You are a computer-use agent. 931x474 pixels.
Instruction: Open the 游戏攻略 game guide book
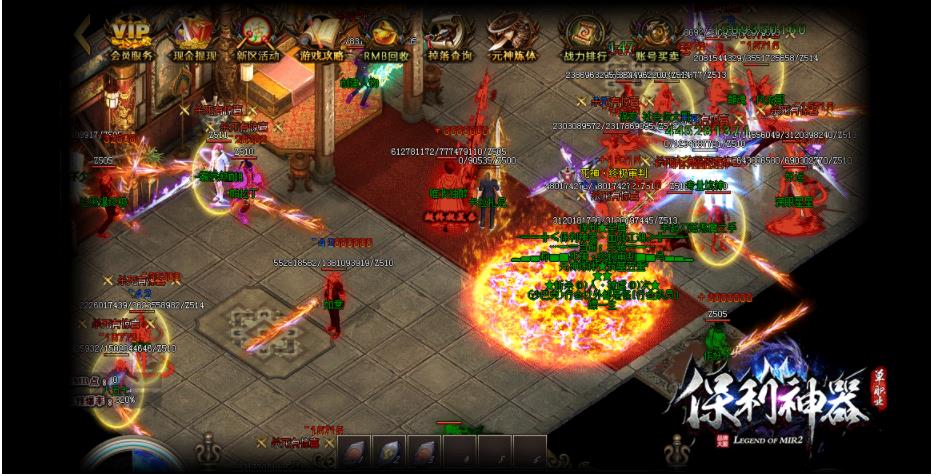pos(321,38)
